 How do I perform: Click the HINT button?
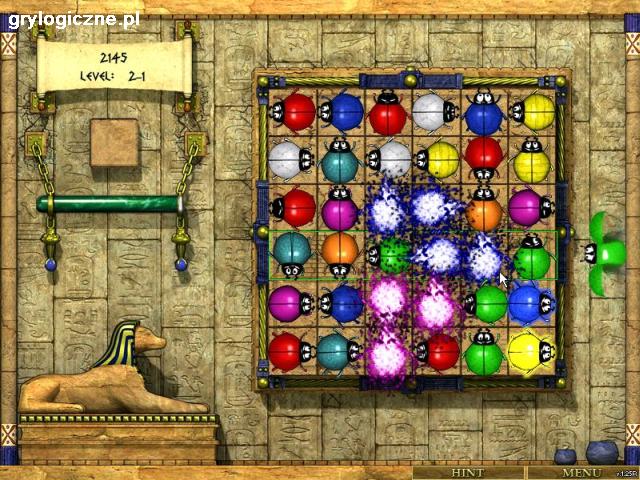coord(467,472)
